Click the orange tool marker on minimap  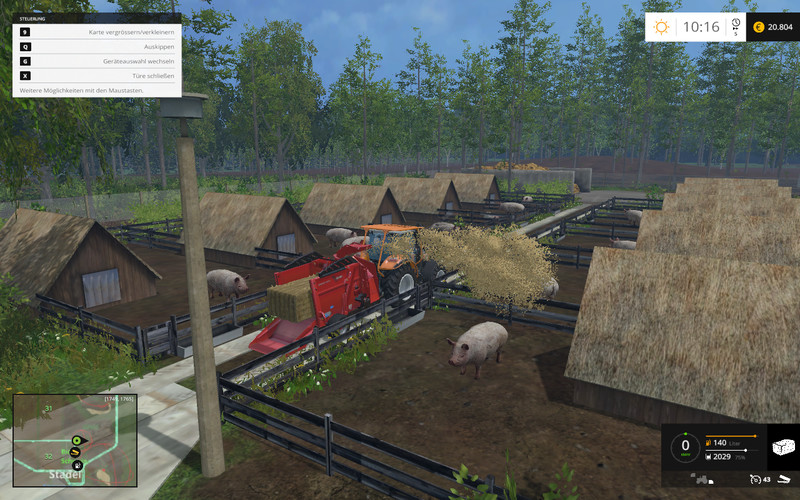[75, 453]
